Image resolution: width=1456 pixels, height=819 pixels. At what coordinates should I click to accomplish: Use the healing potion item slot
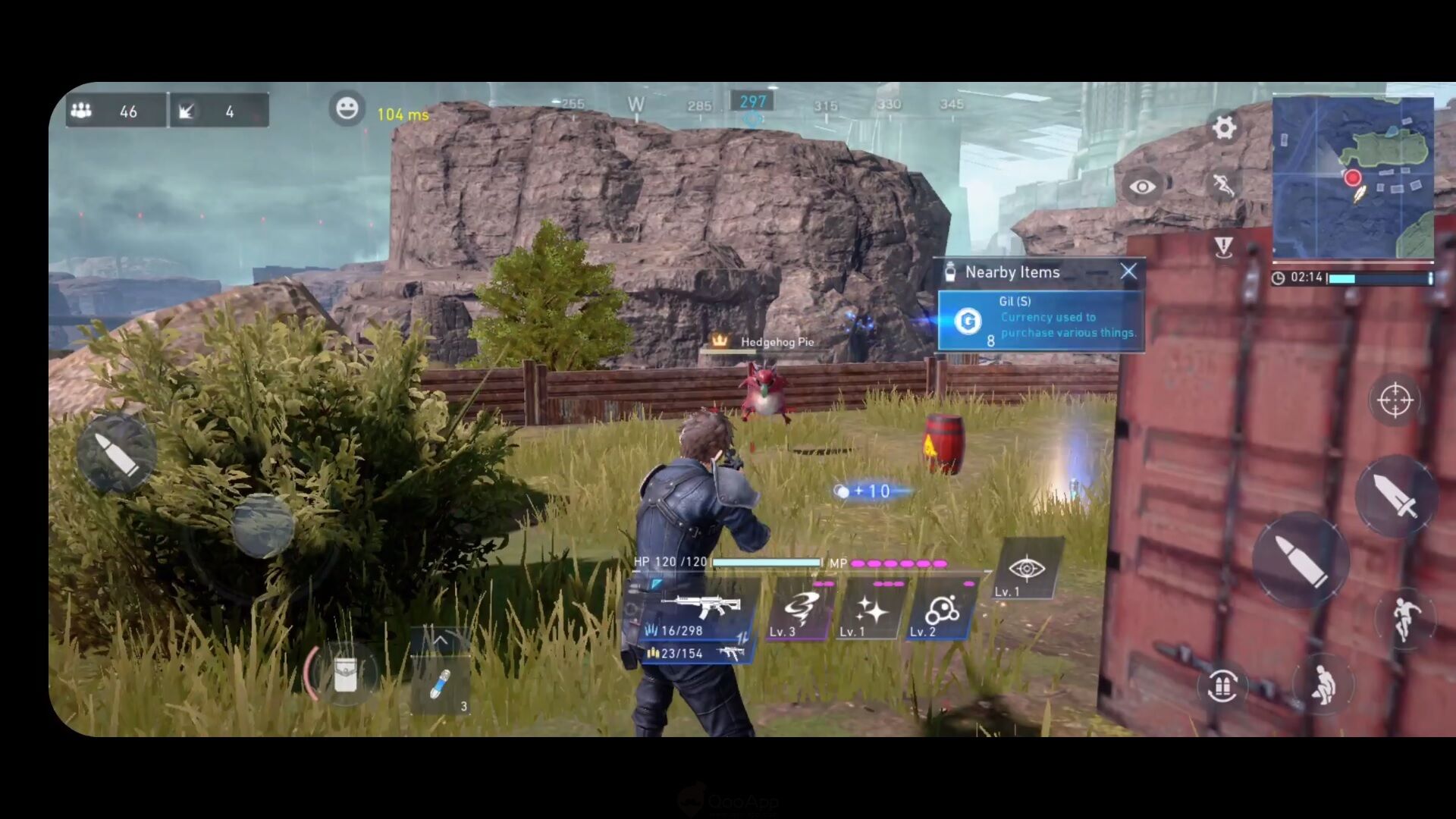click(x=441, y=685)
